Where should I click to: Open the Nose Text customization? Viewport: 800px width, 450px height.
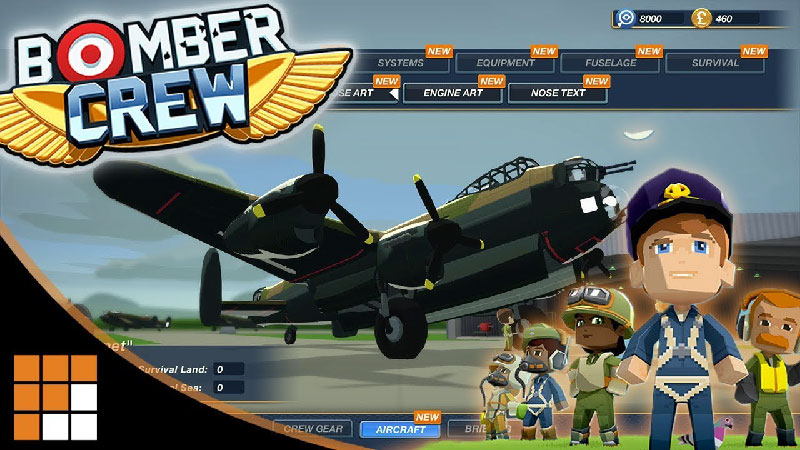click(558, 93)
